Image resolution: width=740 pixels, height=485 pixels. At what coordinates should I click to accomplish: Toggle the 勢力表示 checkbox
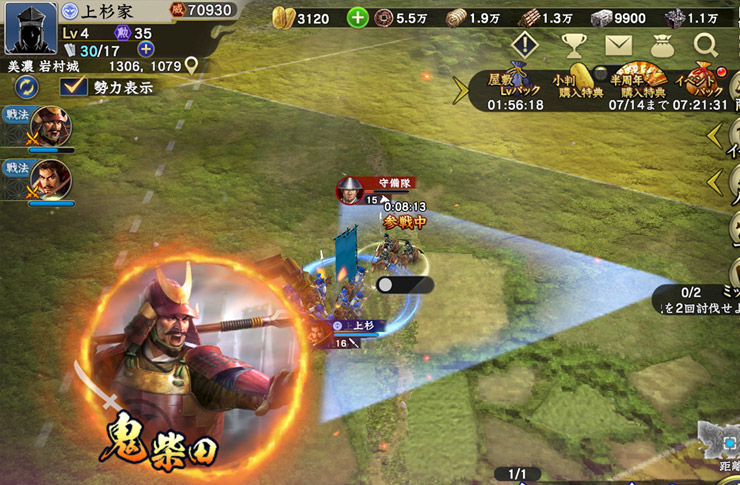tap(73, 88)
